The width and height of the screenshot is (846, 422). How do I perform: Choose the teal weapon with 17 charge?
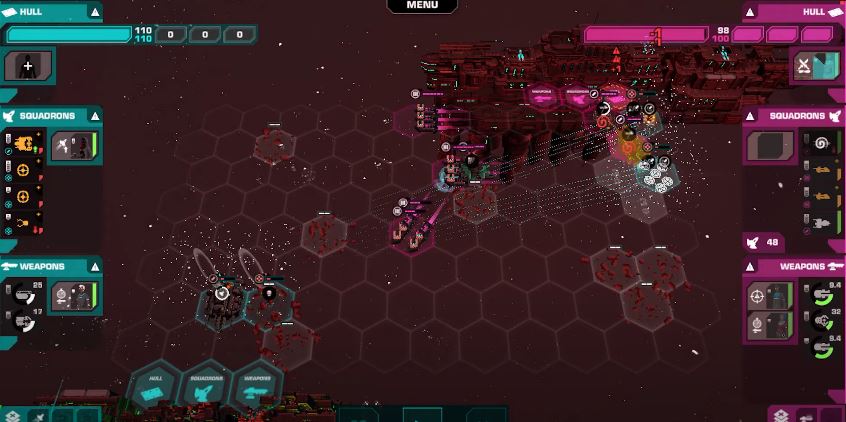(x=24, y=319)
